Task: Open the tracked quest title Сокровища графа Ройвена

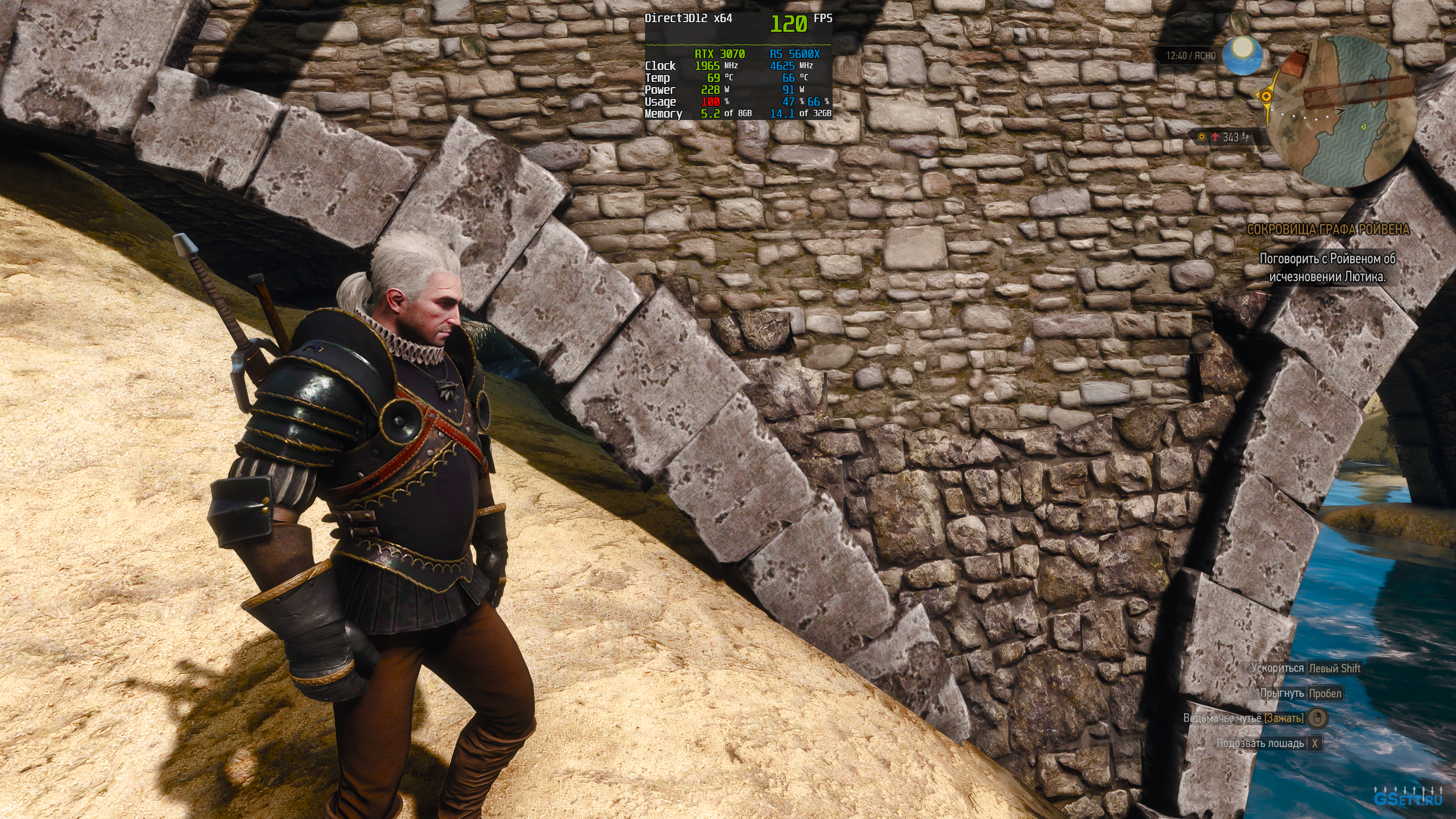Action: [1328, 230]
